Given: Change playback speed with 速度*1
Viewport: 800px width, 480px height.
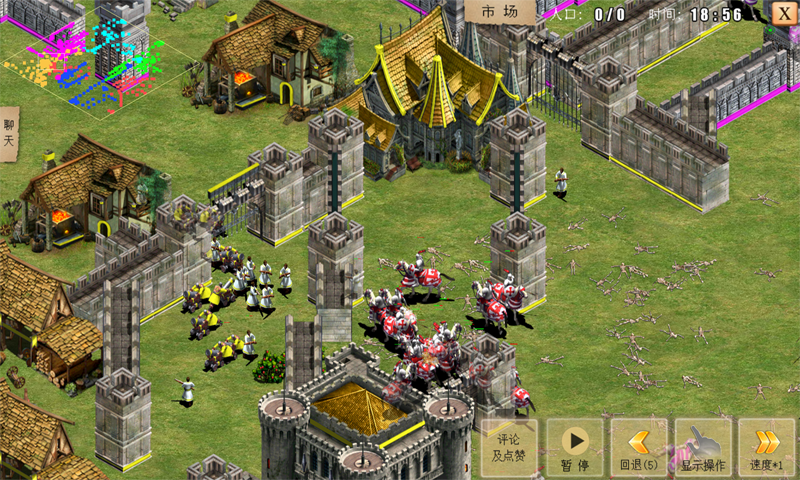Looking at the screenshot, I should pos(767,448).
